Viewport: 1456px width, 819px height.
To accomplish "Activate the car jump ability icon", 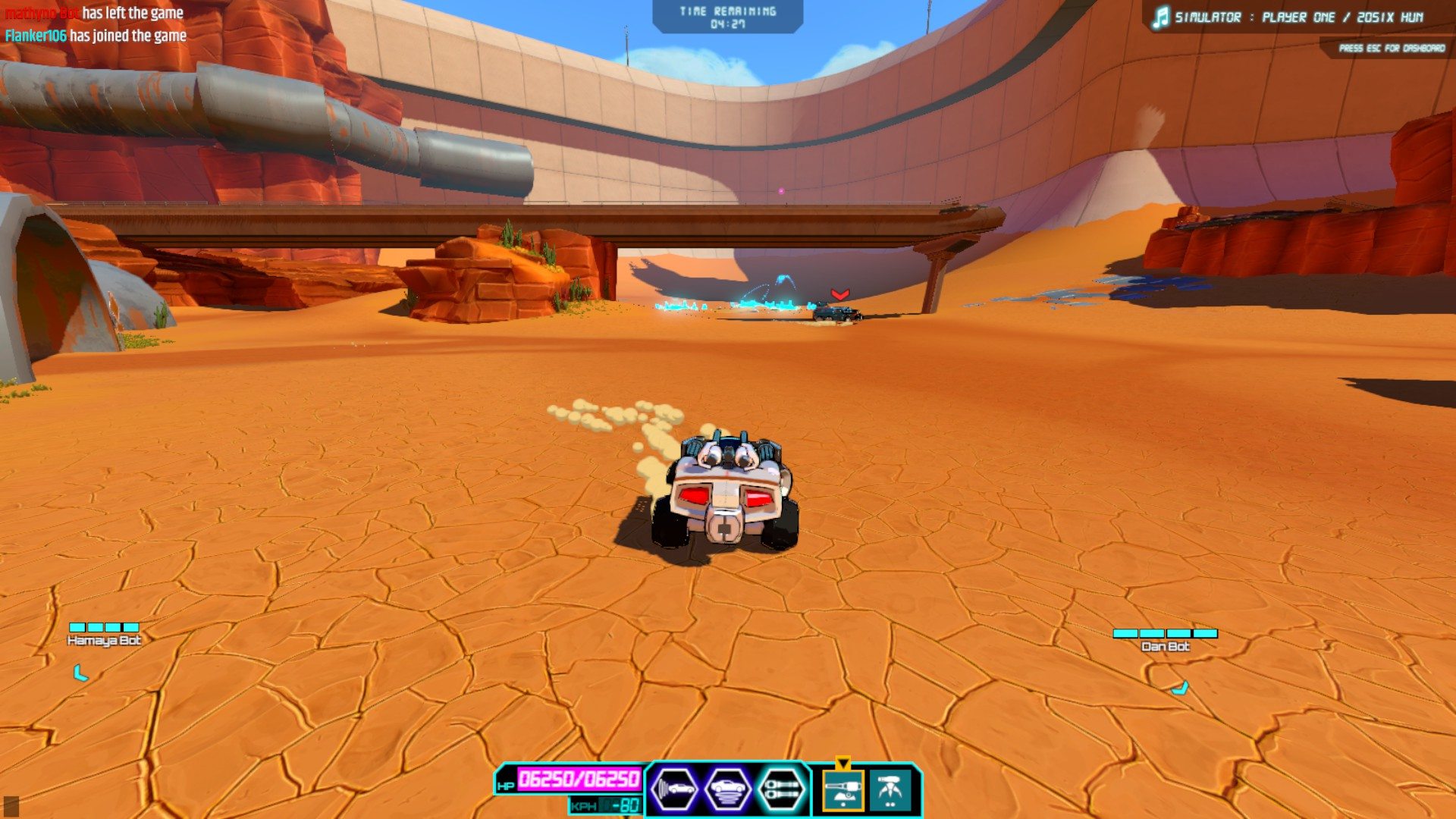I will coord(728,789).
